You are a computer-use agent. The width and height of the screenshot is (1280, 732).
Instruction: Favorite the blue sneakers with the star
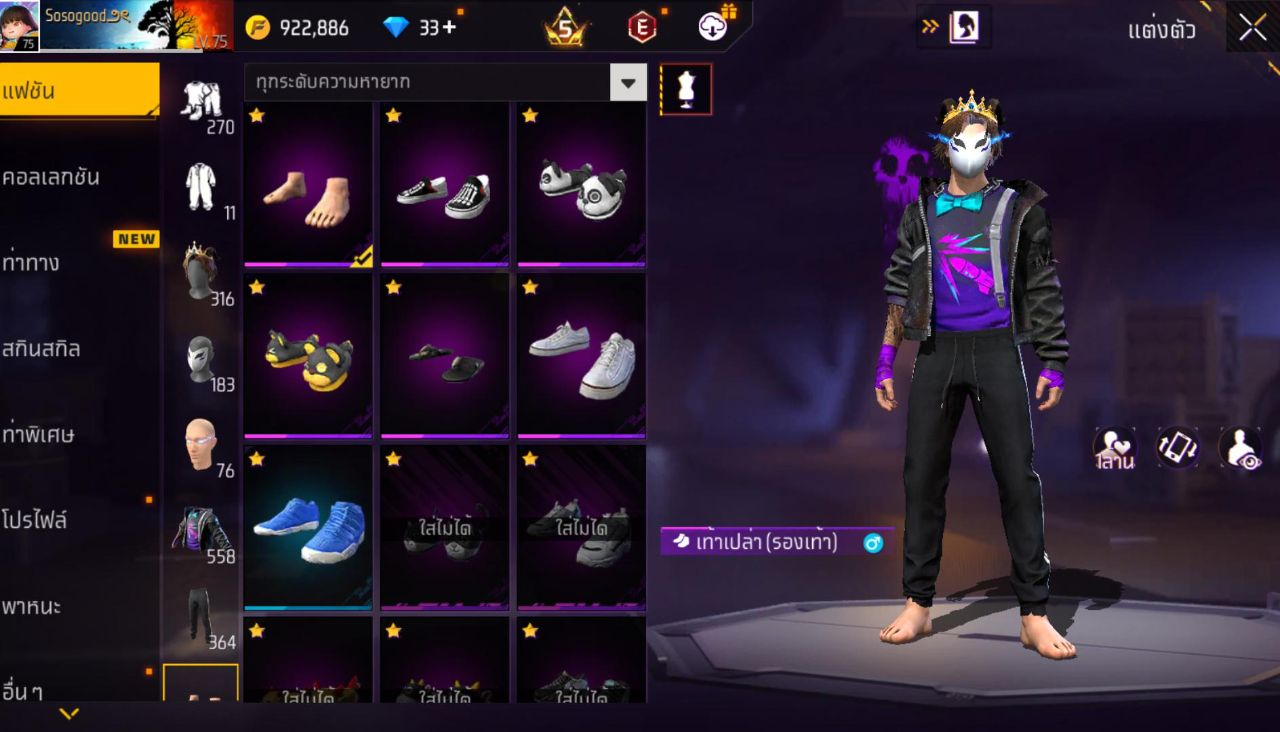pyautogui.click(x=256, y=458)
